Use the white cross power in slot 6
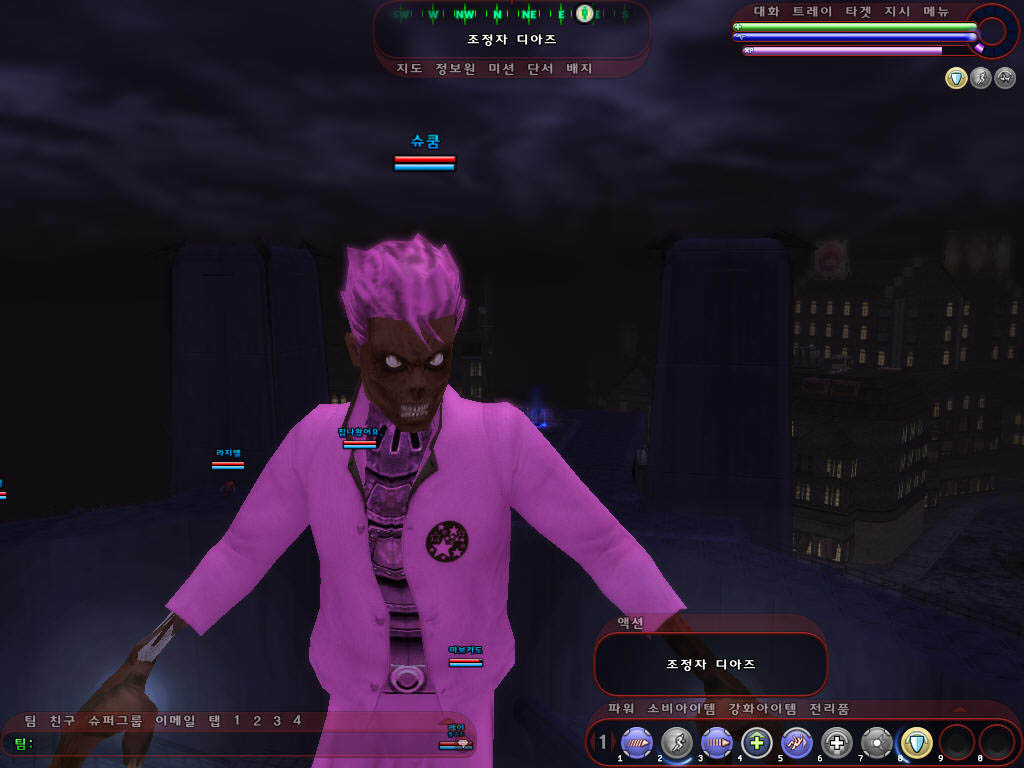The width and height of the screenshot is (1024, 768). (x=836, y=742)
